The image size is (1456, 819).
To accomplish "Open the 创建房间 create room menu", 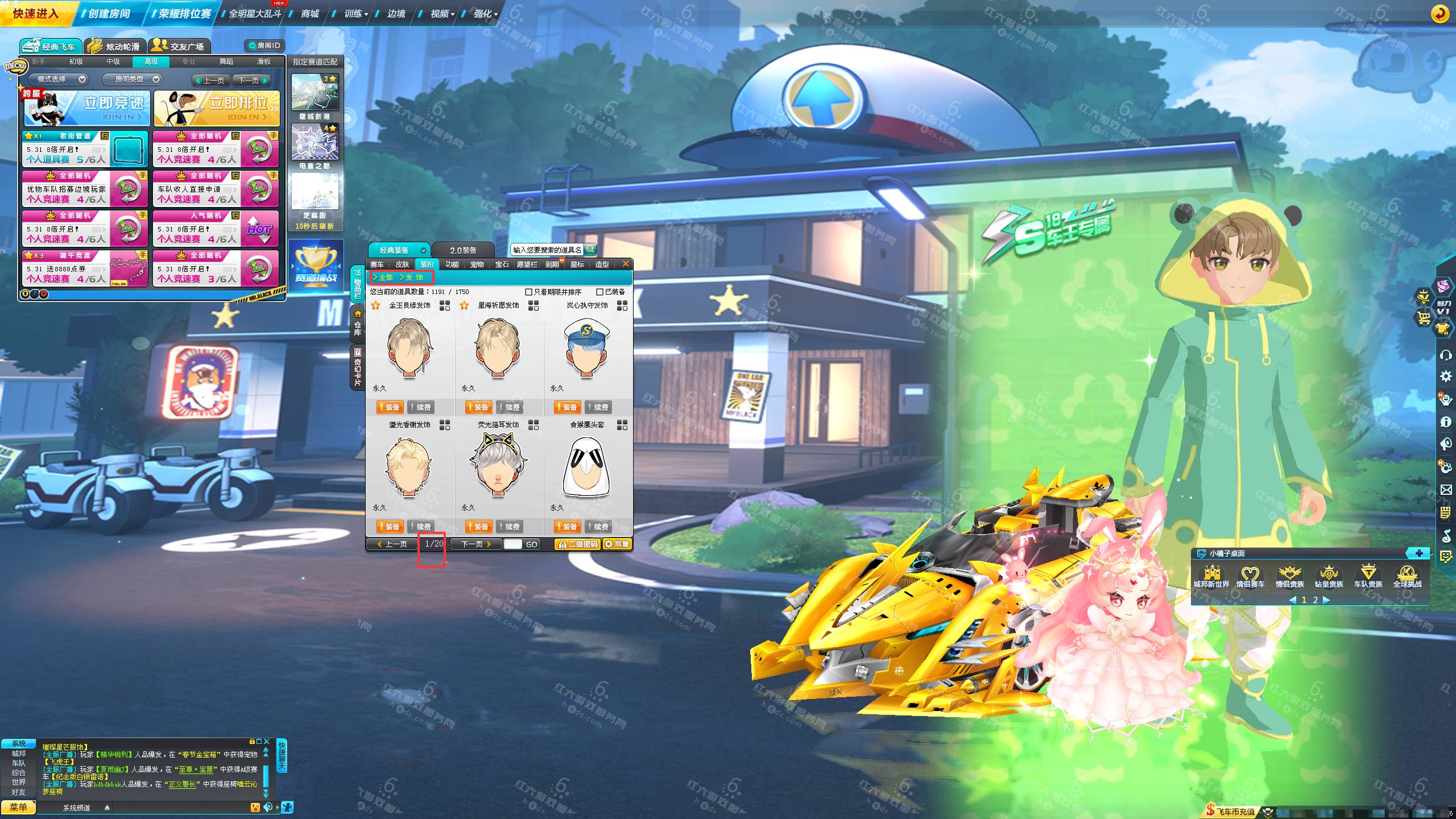I will 109,13.
